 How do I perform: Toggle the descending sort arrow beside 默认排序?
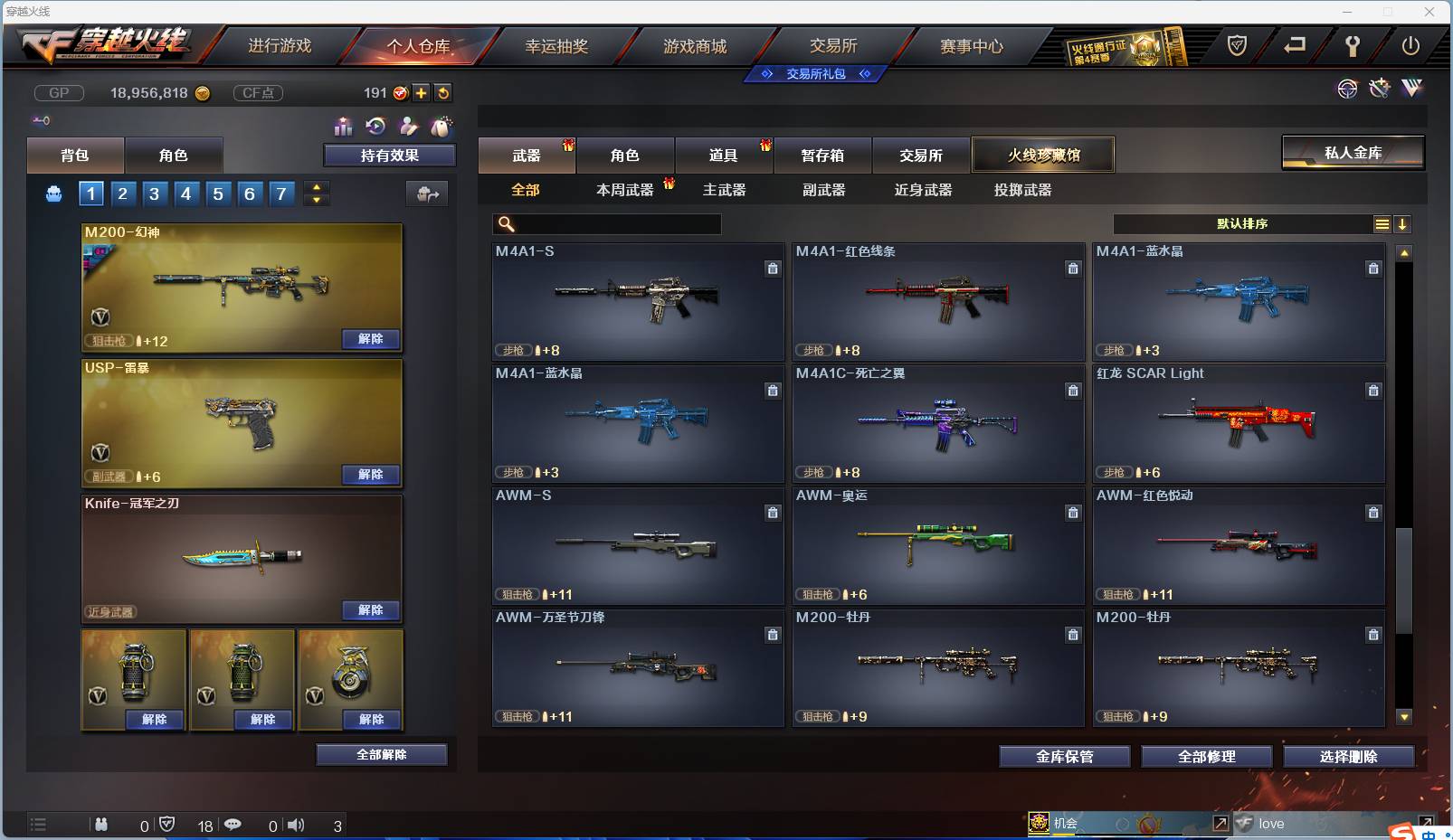[x=1402, y=223]
